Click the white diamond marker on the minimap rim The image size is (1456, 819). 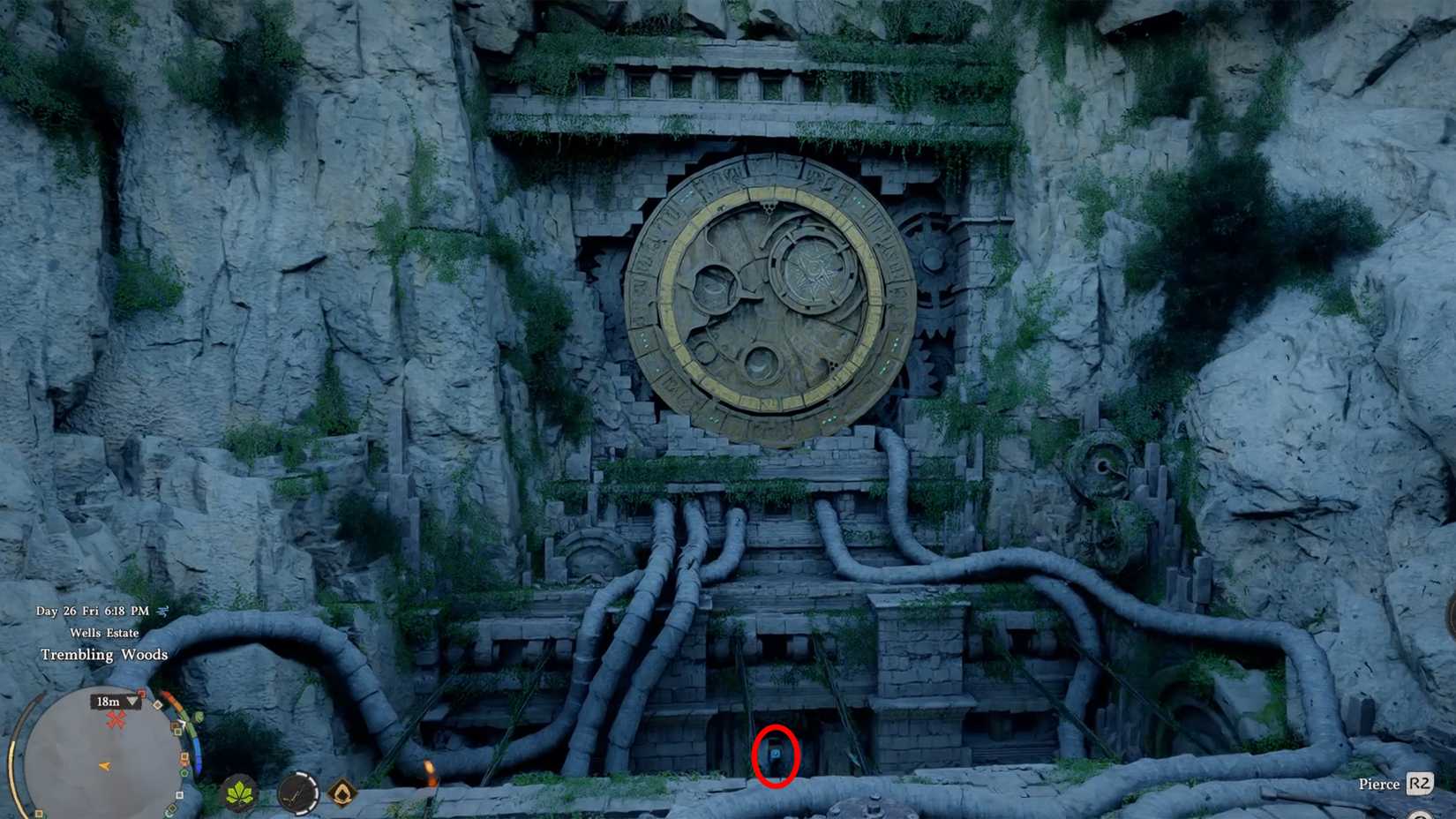coord(158,704)
